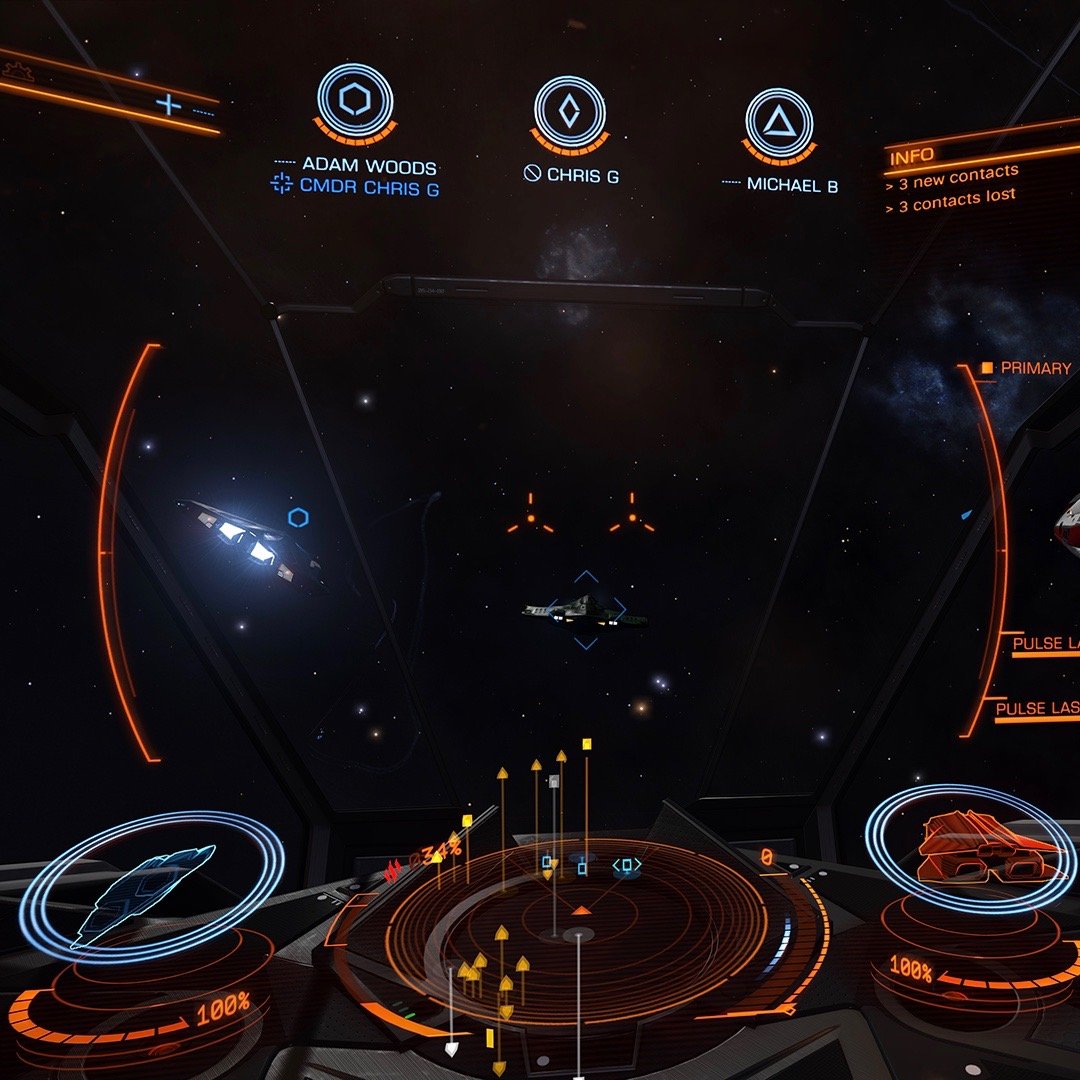This screenshot has height=1080, width=1080.
Task: Select Chris G's diamond wing icon
Action: pyautogui.click(x=569, y=110)
